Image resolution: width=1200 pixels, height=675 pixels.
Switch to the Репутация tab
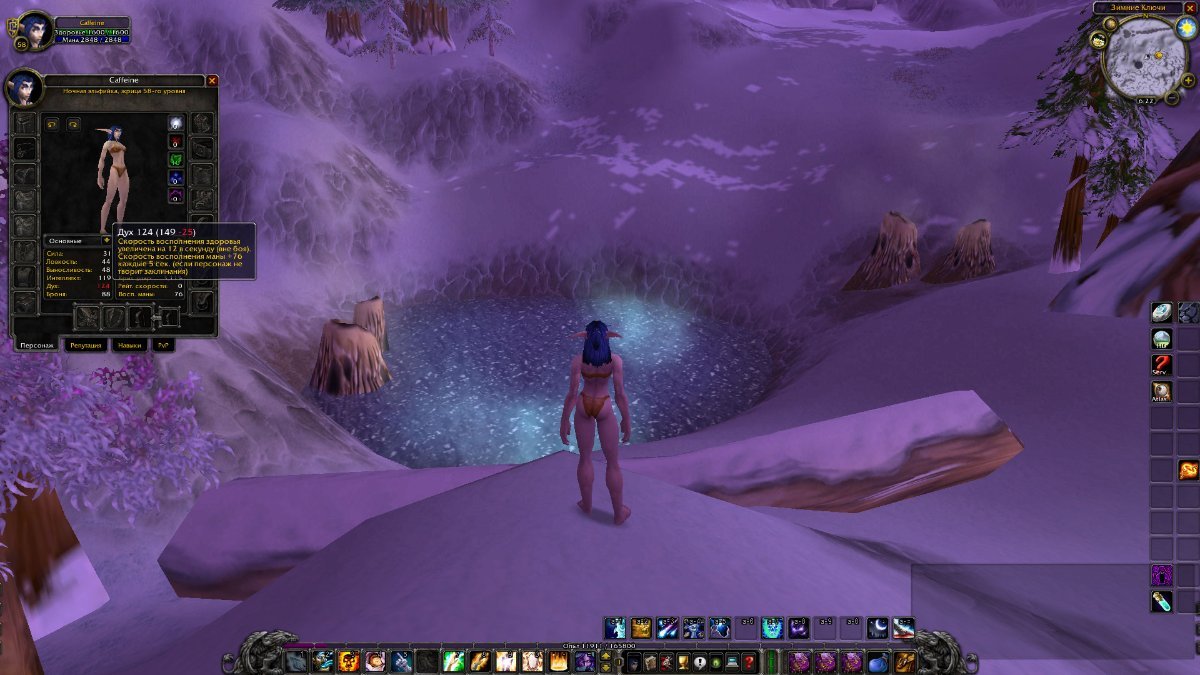pos(86,345)
